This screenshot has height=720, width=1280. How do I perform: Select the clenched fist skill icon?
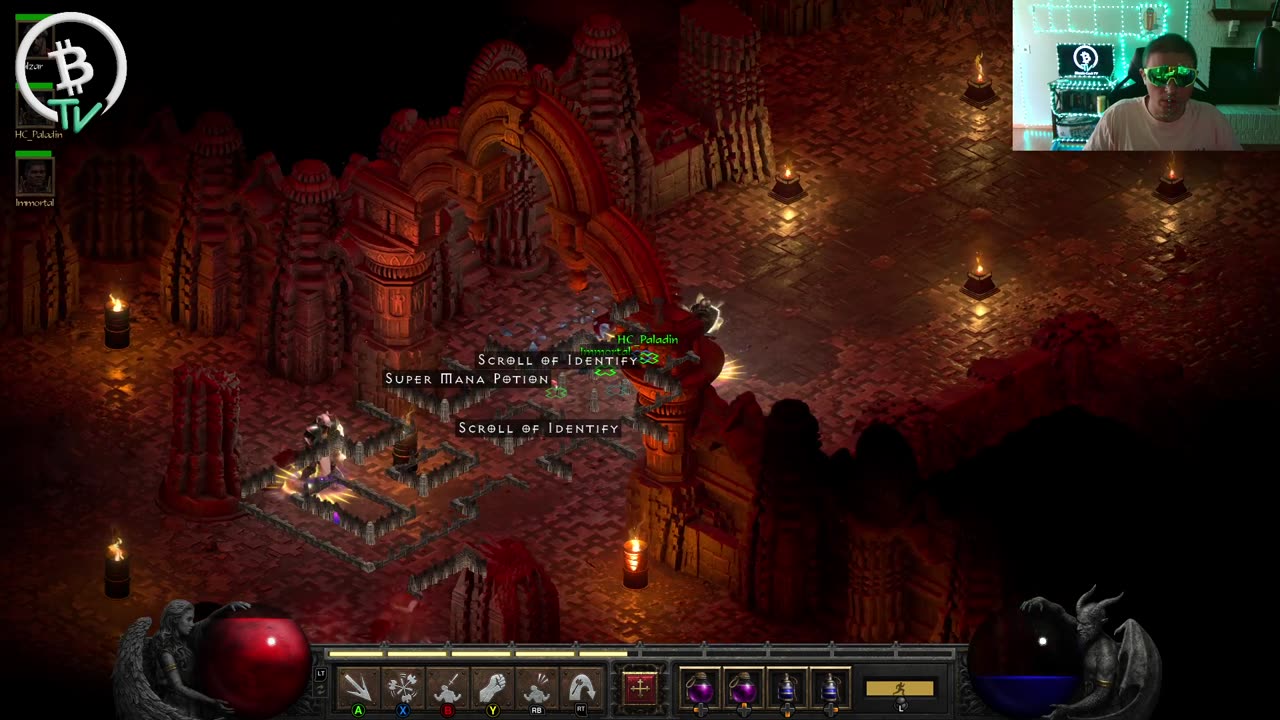point(493,688)
